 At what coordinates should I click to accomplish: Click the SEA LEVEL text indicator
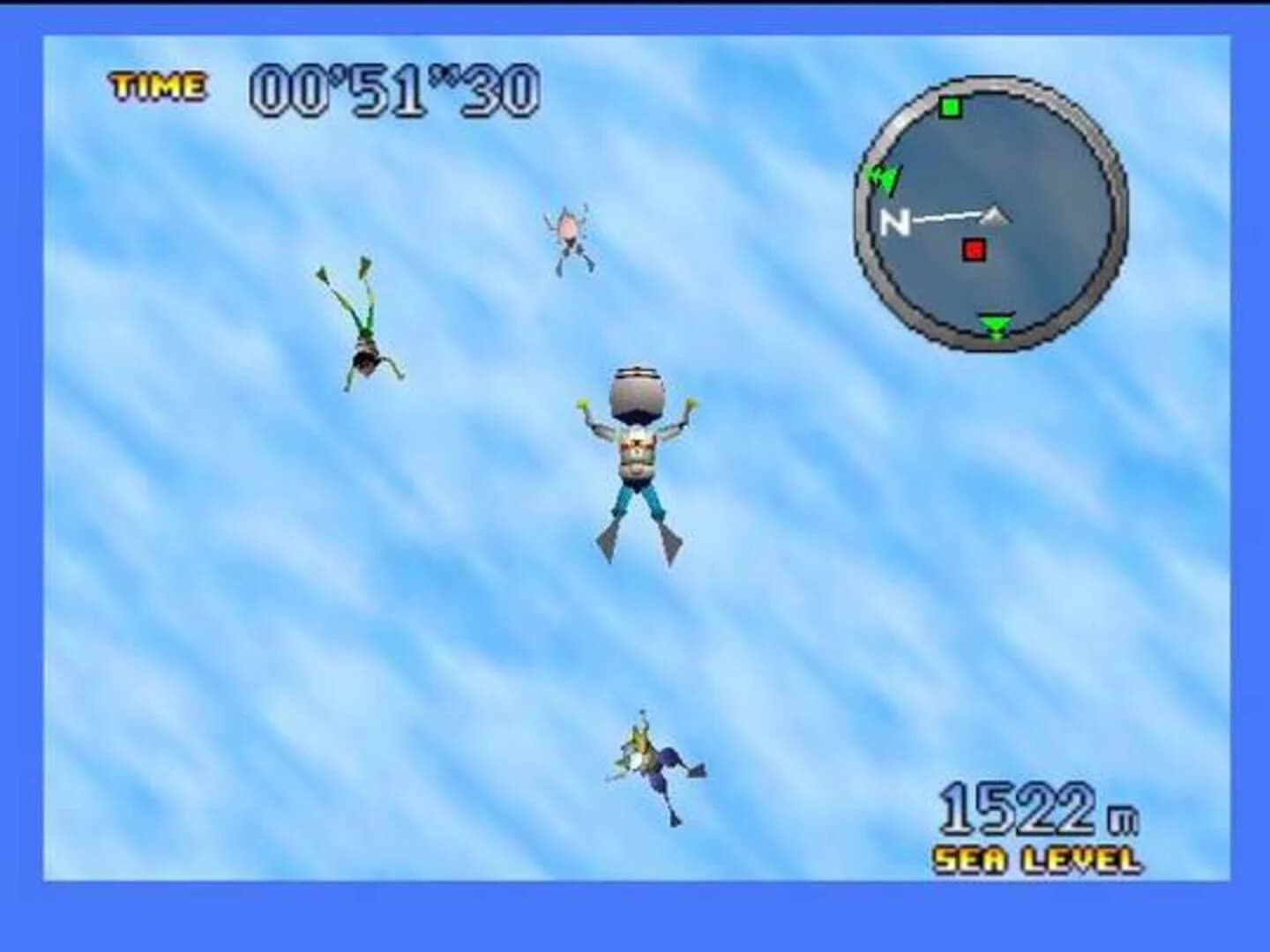(1037, 857)
